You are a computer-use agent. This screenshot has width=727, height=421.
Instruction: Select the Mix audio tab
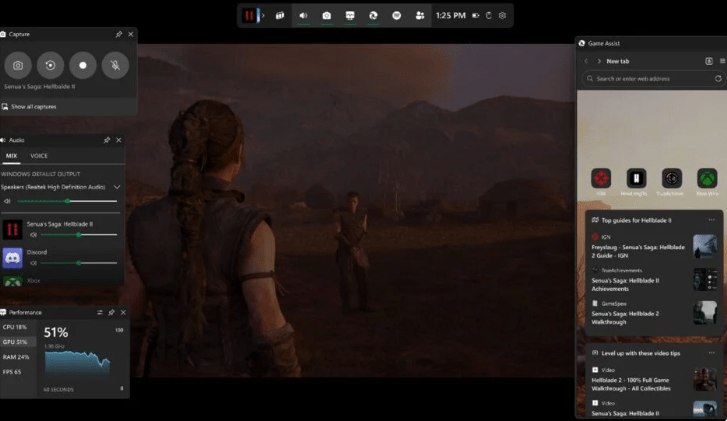click(x=12, y=156)
